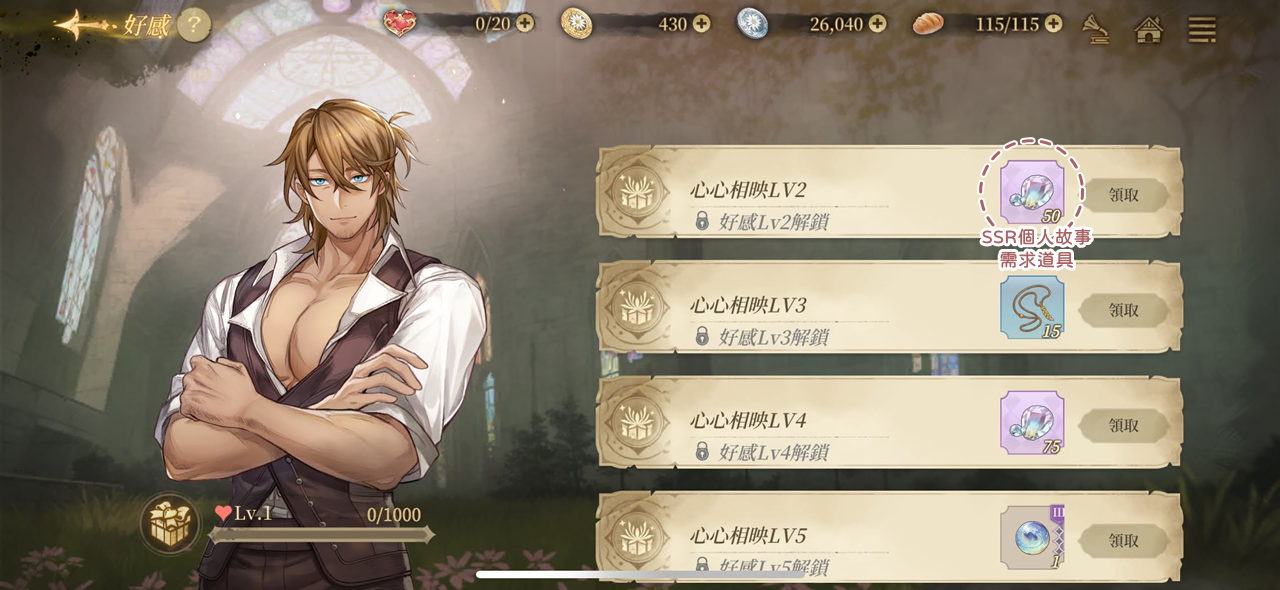Viewport: 1280px width, 590px height.
Task: Inspect the blue orb reward icon
Action: (x=1032, y=537)
